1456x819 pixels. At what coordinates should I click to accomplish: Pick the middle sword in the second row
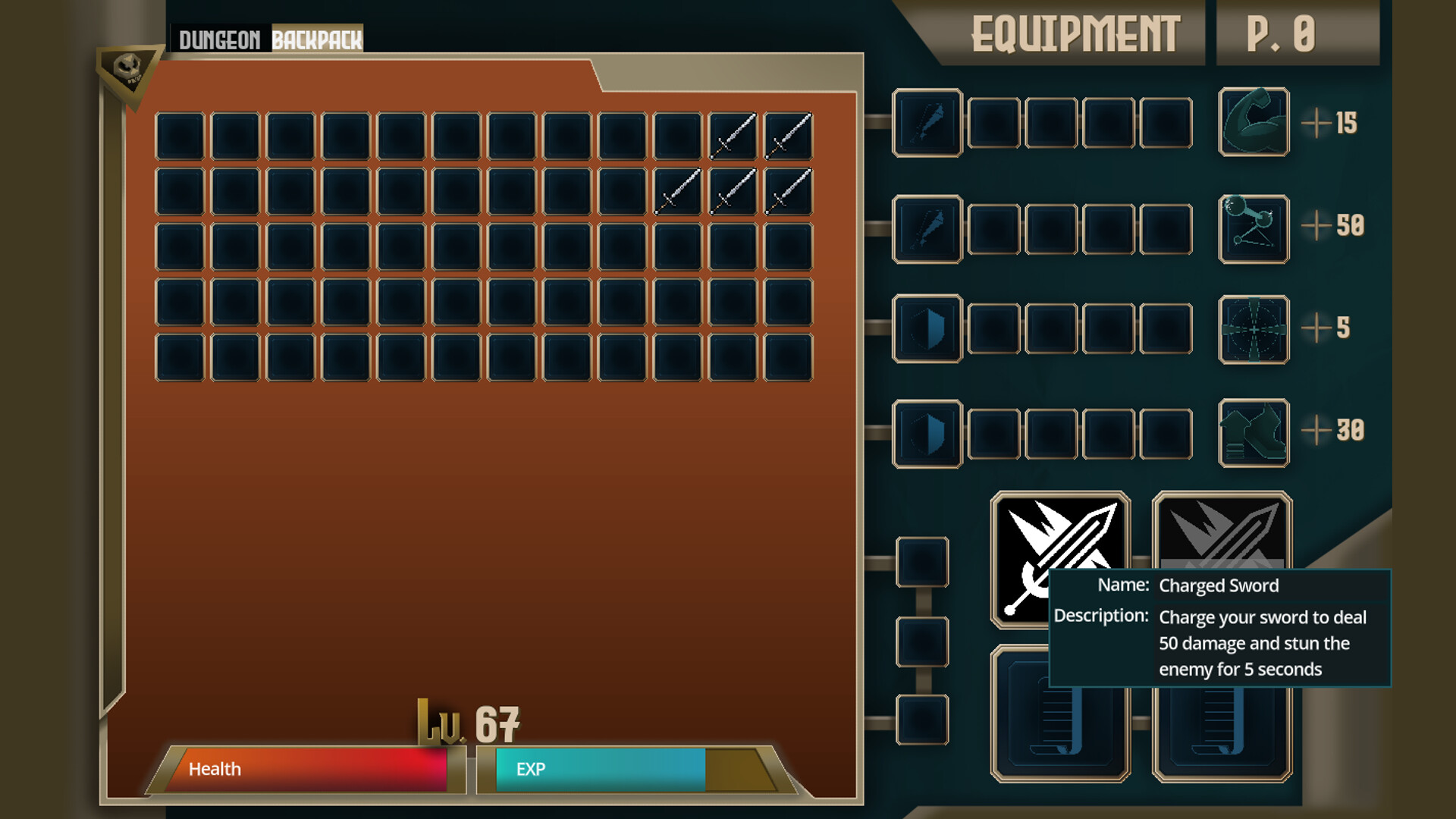point(733,192)
